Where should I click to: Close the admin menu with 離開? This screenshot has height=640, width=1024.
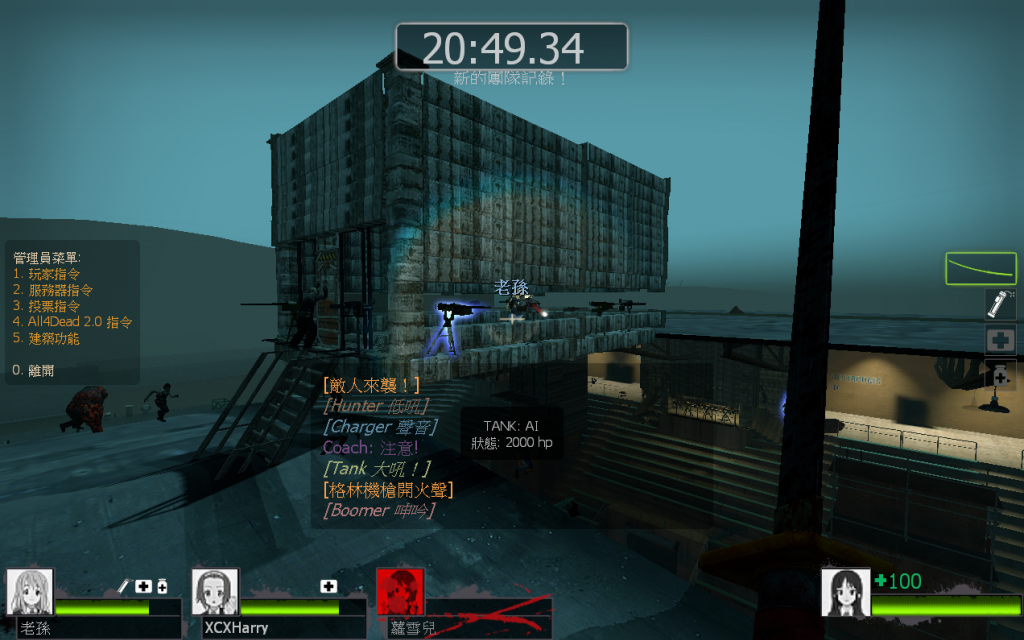click(40, 370)
